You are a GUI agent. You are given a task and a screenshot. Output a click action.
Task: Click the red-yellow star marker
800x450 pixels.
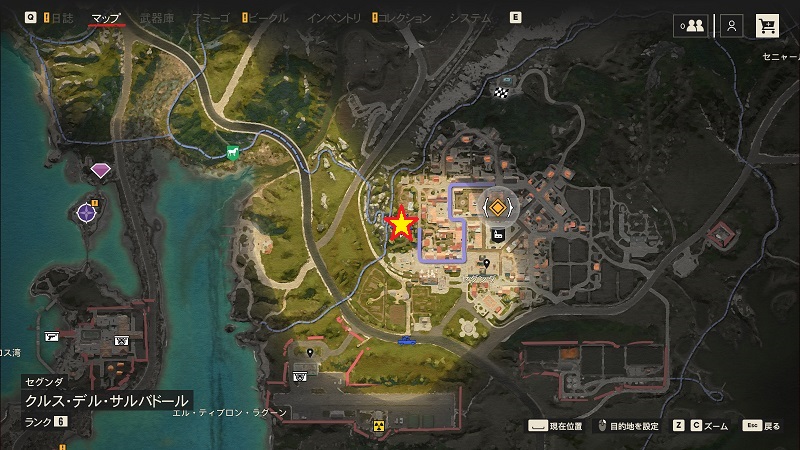pos(401,225)
